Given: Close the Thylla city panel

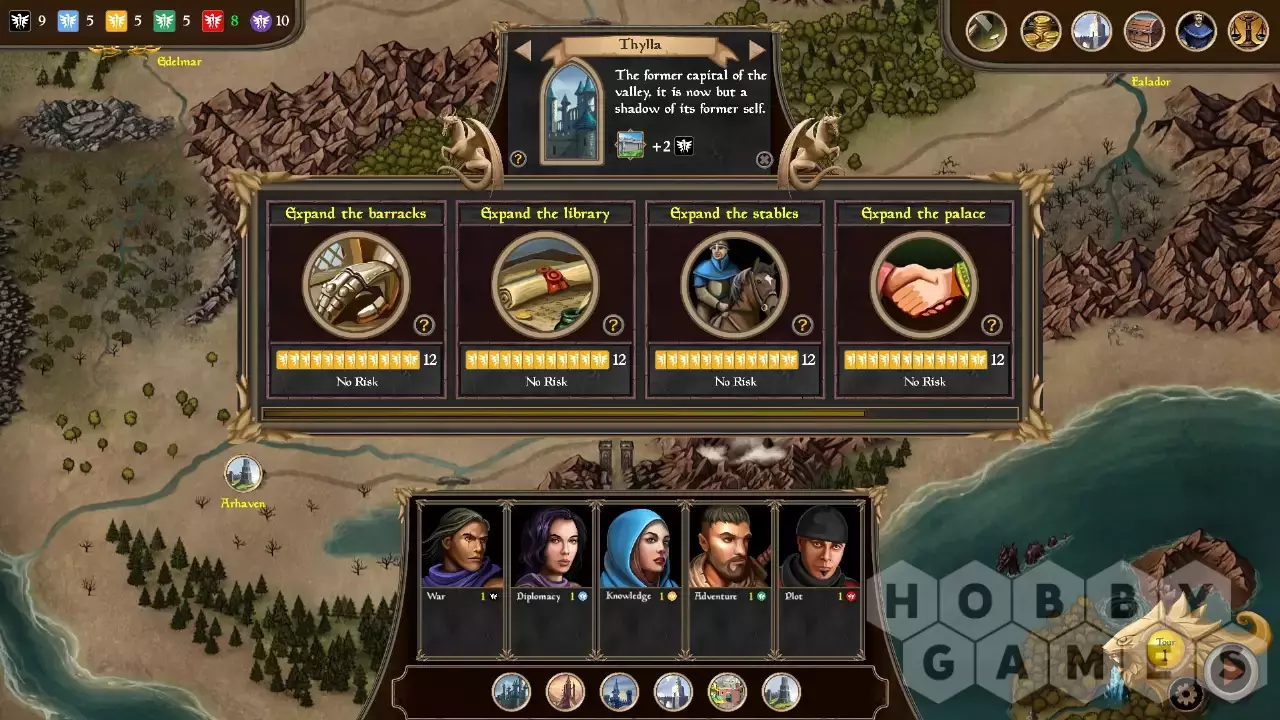Looking at the screenshot, I should (x=764, y=160).
